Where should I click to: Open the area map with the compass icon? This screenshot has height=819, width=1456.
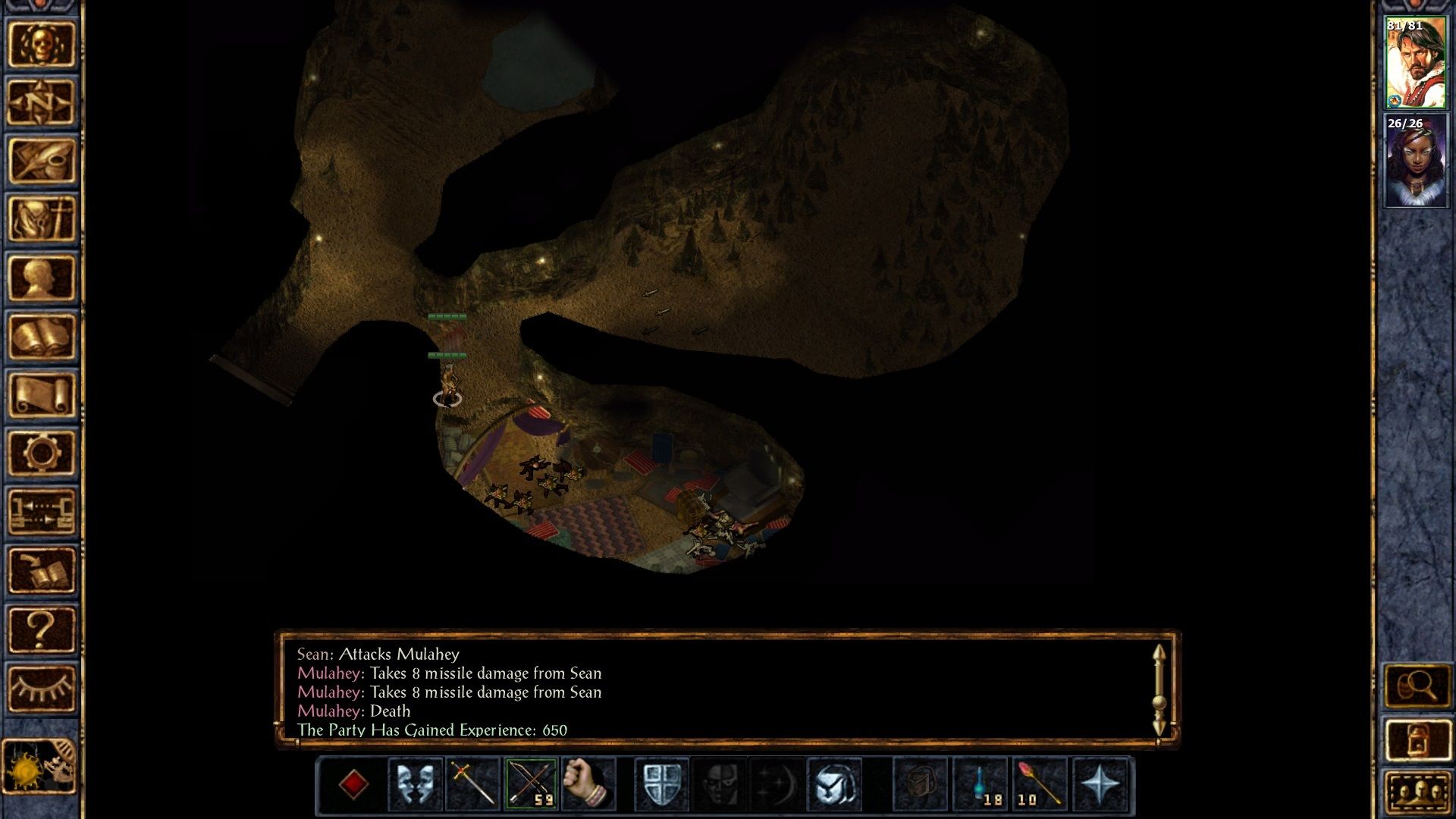pos(41,102)
